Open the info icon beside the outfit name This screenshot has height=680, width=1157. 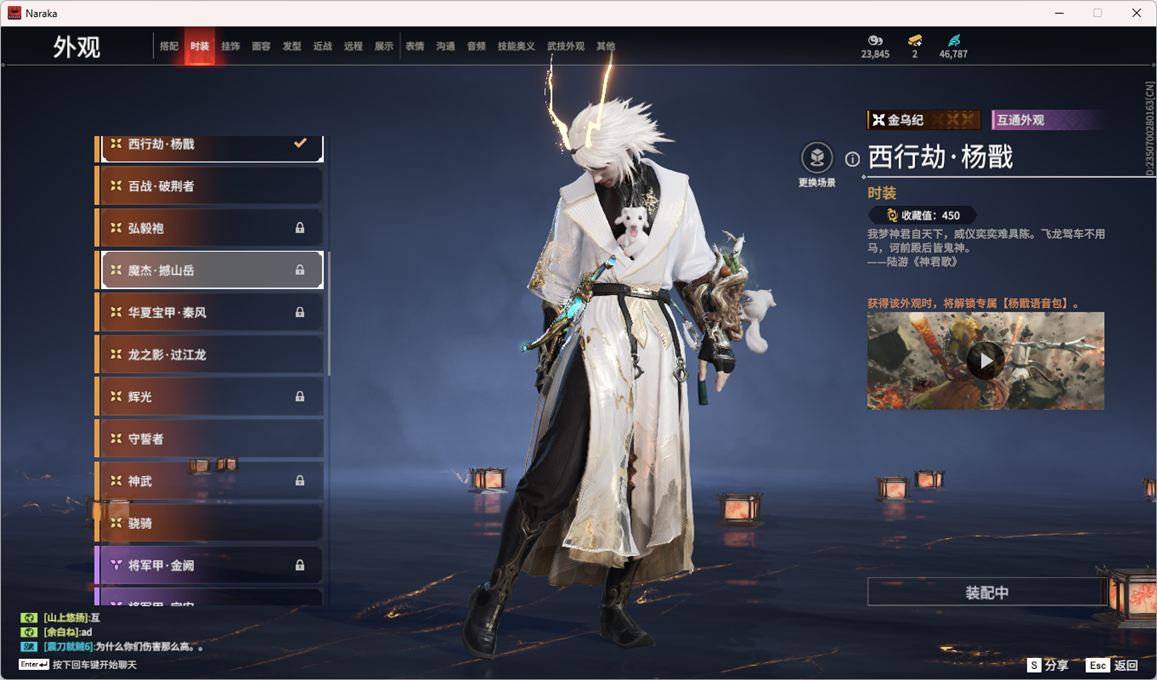point(852,159)
